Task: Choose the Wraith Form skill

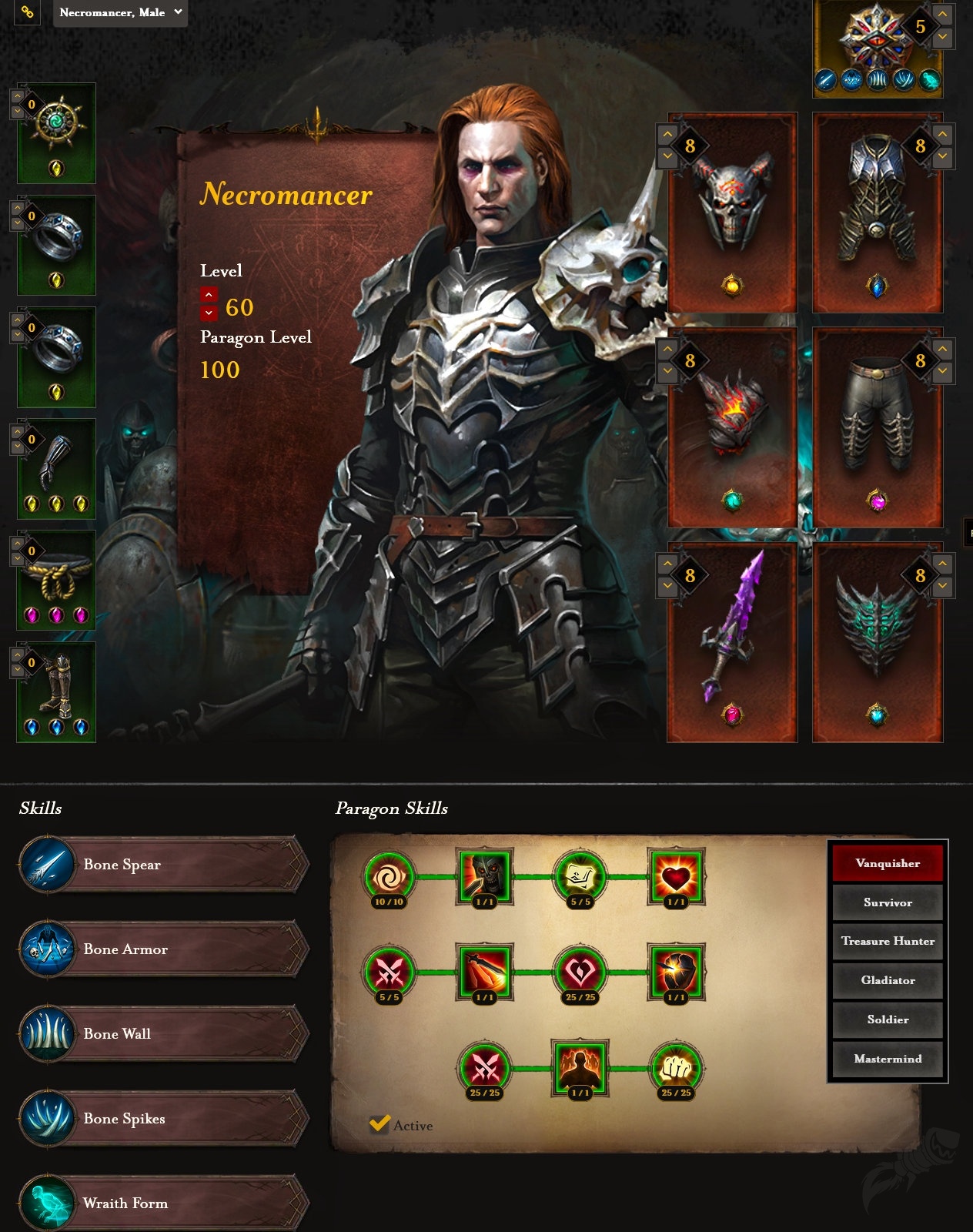Action: (x=163, y=1203)
